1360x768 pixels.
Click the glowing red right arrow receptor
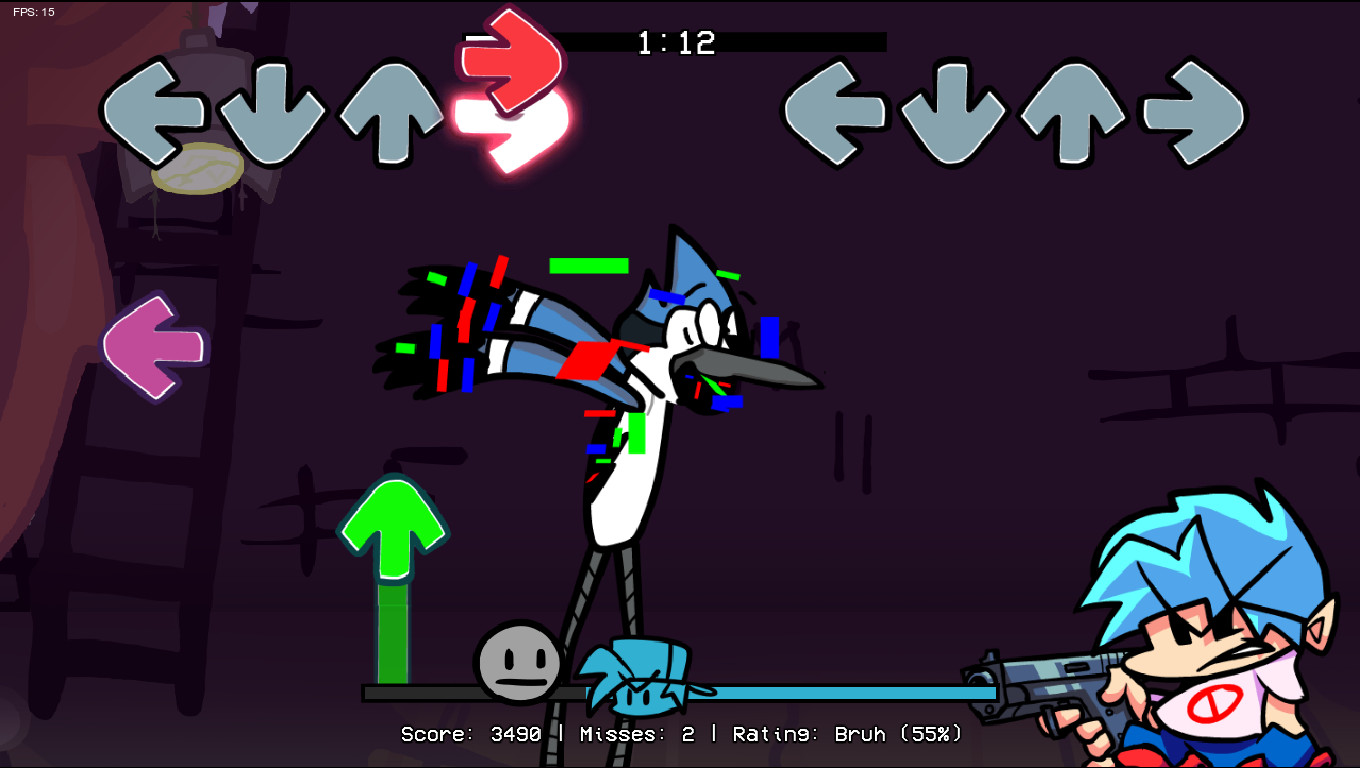(511, 113)
